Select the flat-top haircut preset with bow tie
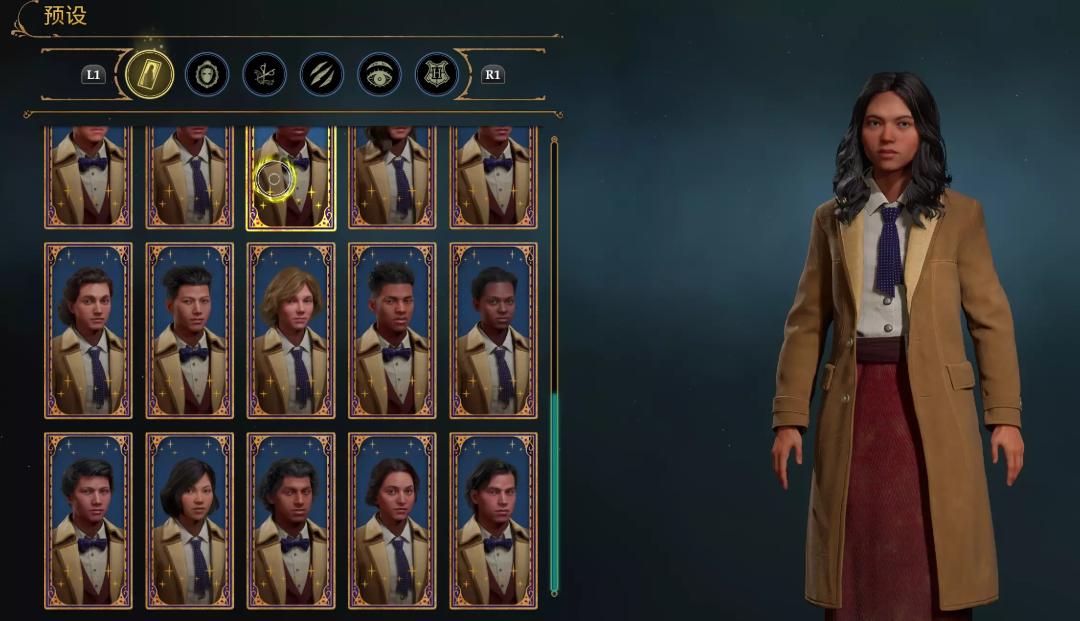 coord(392,330)
